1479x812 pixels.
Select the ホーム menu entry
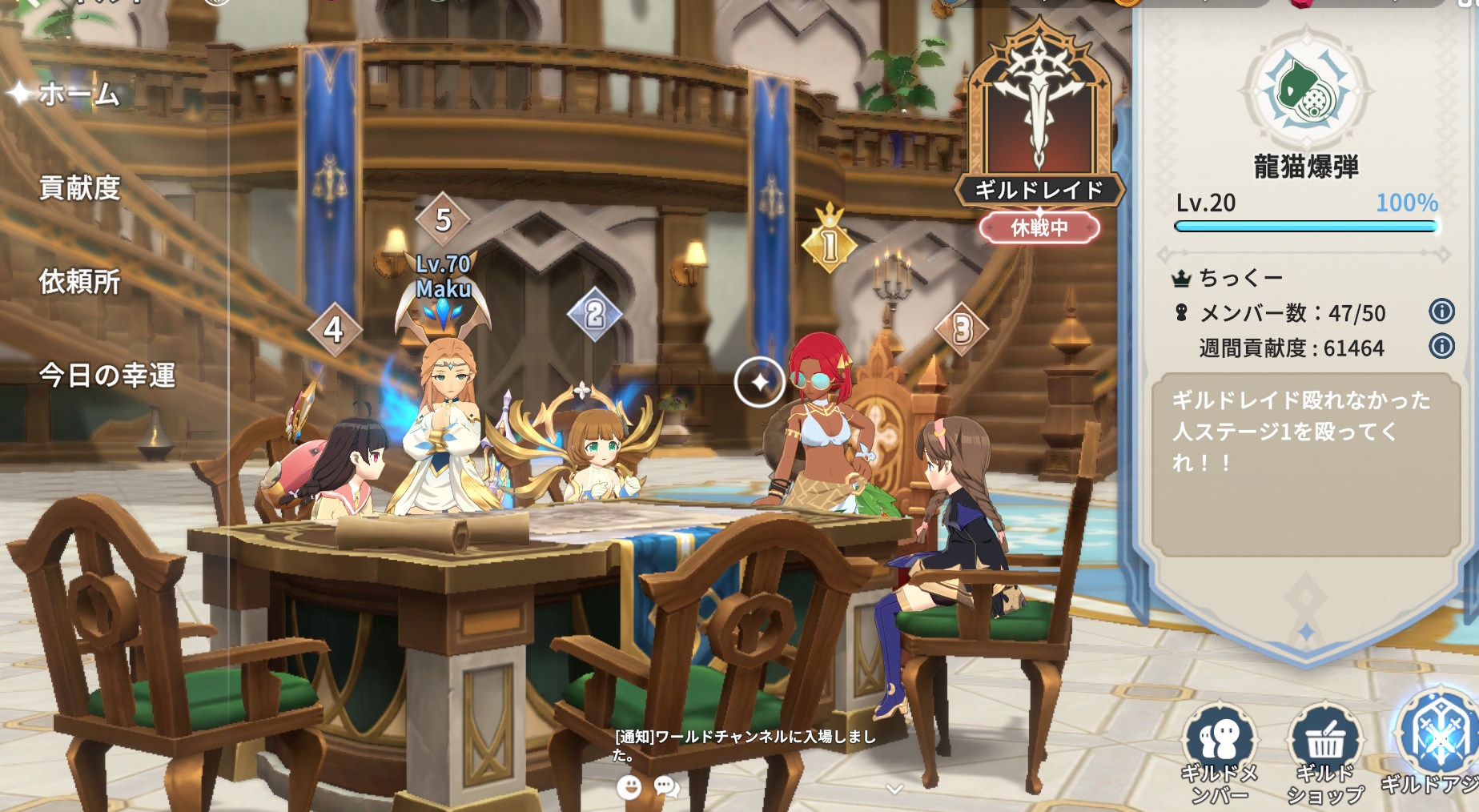78,94
